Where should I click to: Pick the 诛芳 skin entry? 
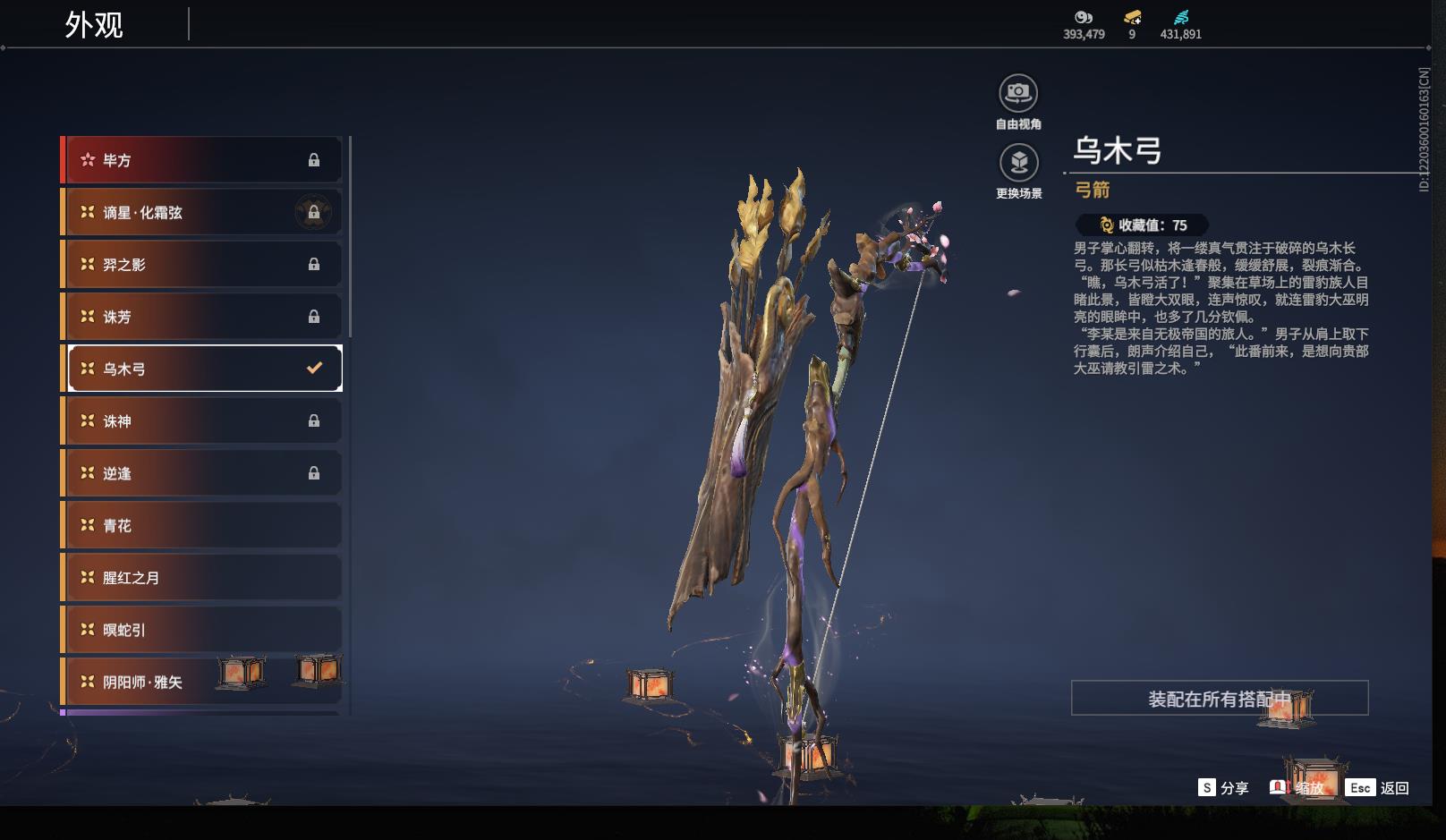tap(203, 317)
